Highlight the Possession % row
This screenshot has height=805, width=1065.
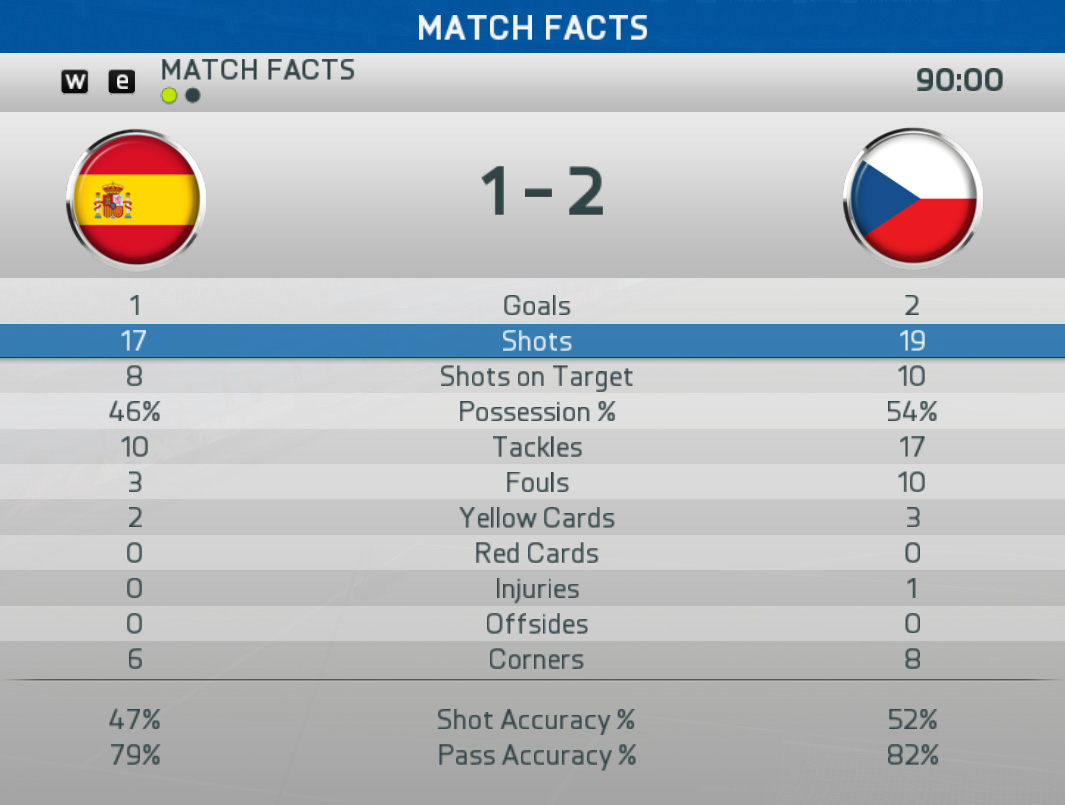click(x=536, y=412)
